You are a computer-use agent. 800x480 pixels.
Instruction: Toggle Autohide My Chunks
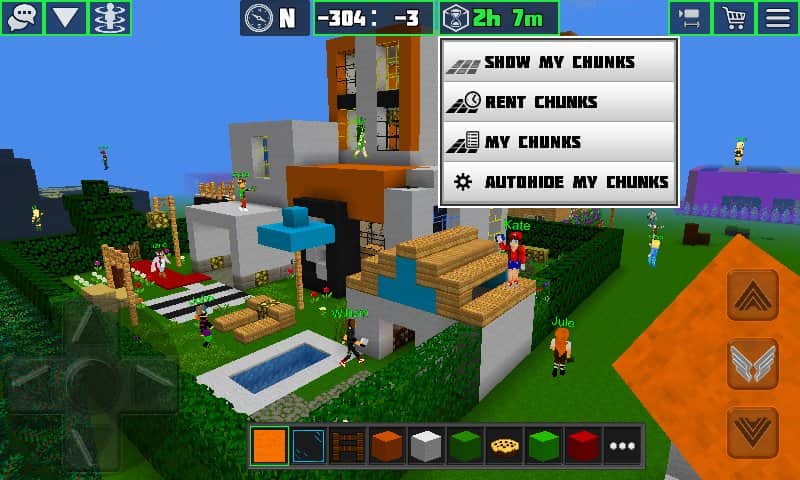558,182
